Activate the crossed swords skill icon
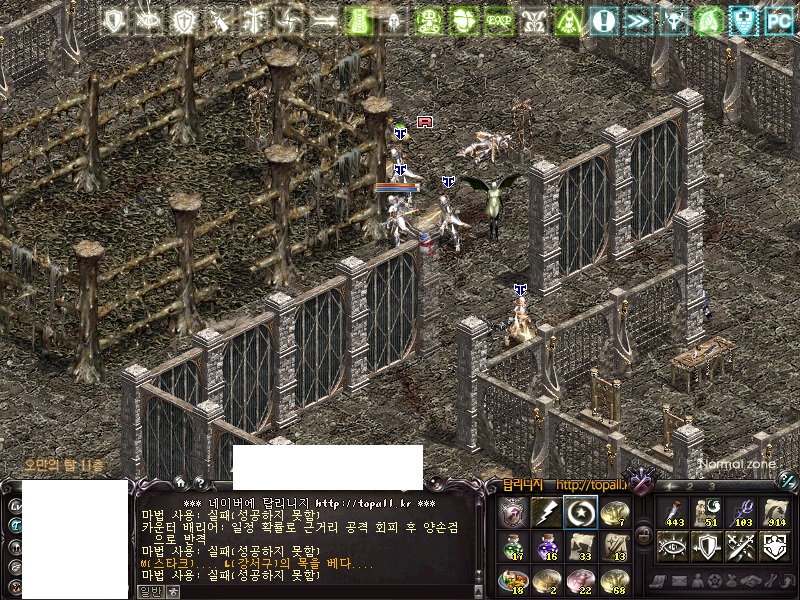This screenshot has width=800, height=600. [740, 546]
